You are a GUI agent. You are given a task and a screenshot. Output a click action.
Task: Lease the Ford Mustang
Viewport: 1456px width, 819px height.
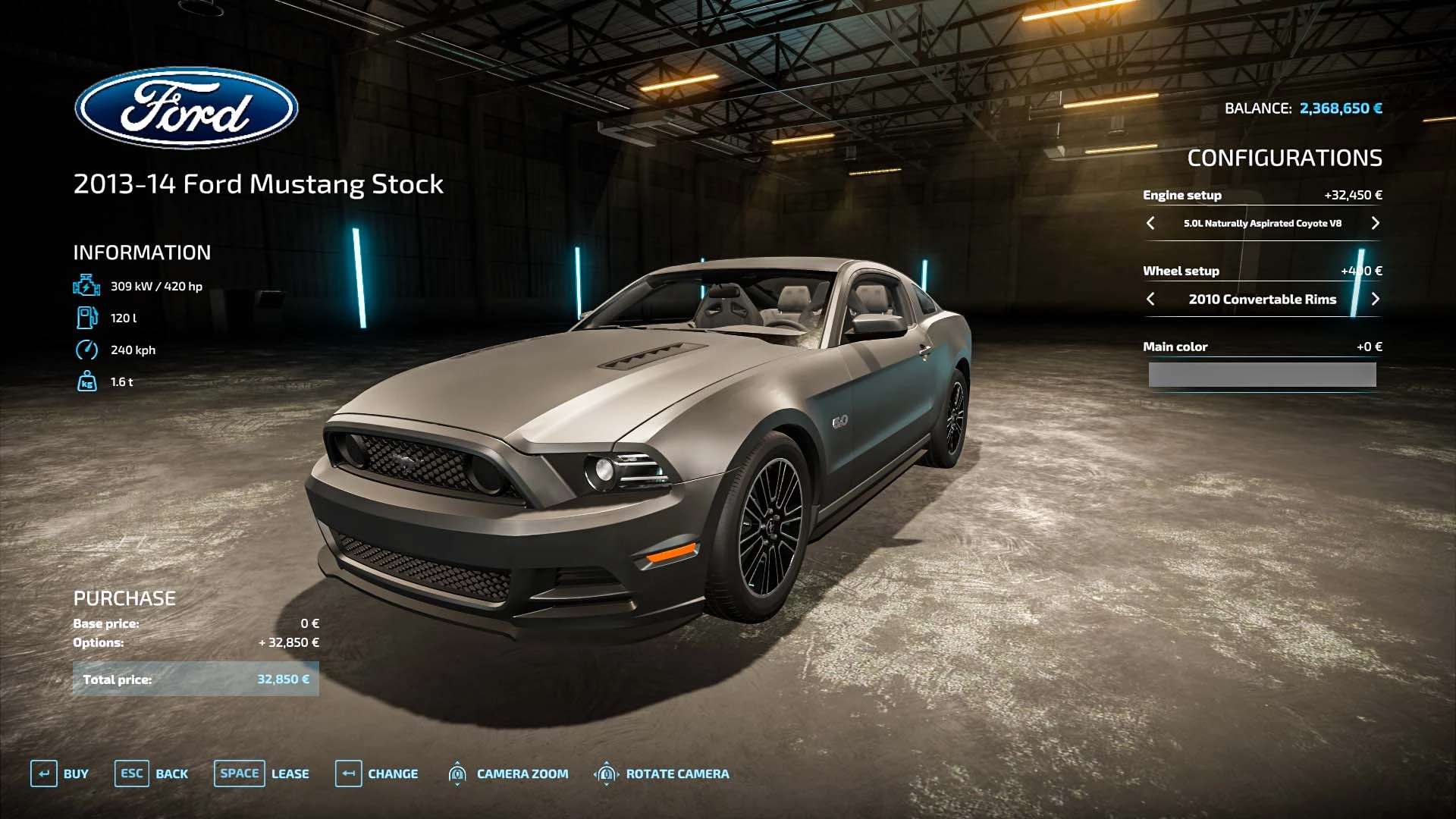262,773
